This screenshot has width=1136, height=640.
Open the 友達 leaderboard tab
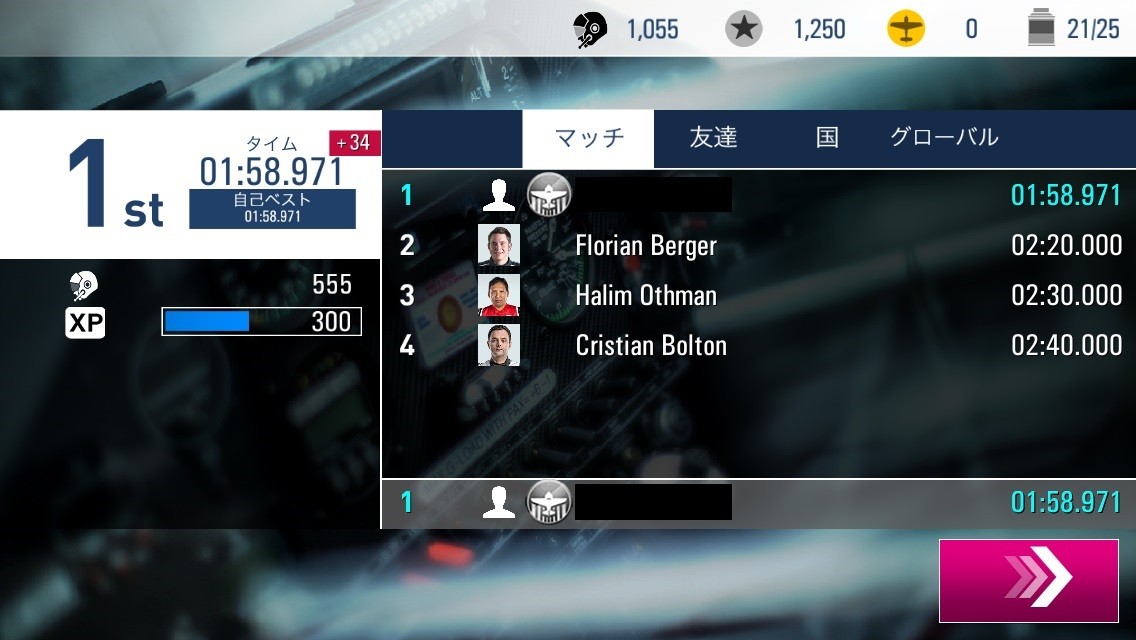coord(713,138)
